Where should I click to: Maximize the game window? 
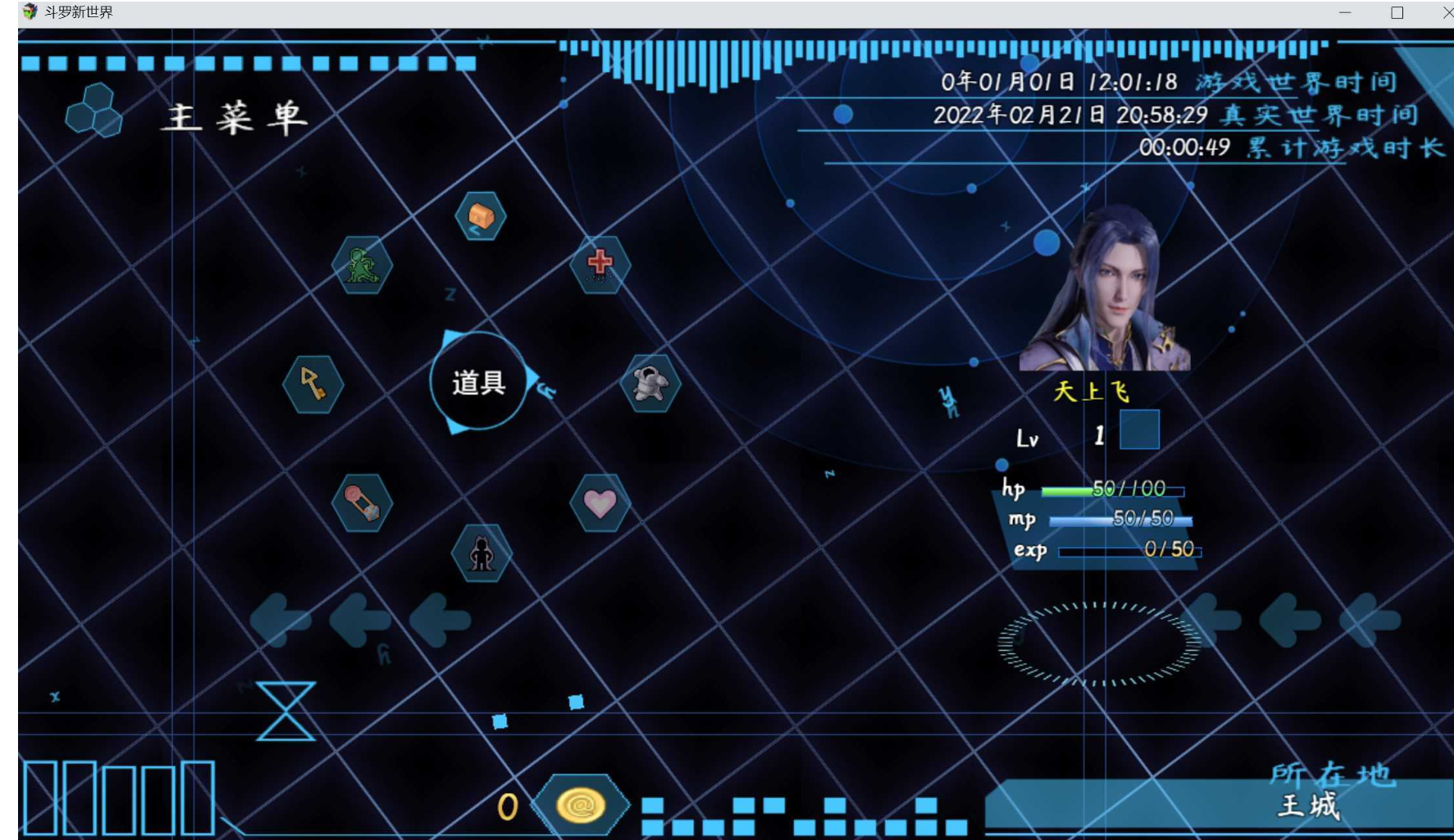point(1397,12)
